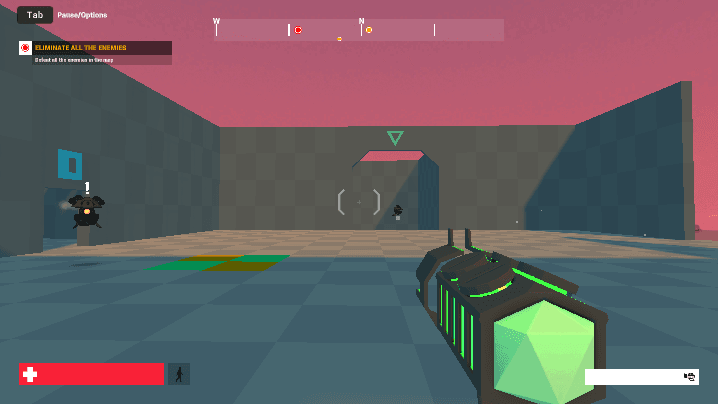
Task: Select the red enemy marker on the compass
Action: click(x=298, y=30)
